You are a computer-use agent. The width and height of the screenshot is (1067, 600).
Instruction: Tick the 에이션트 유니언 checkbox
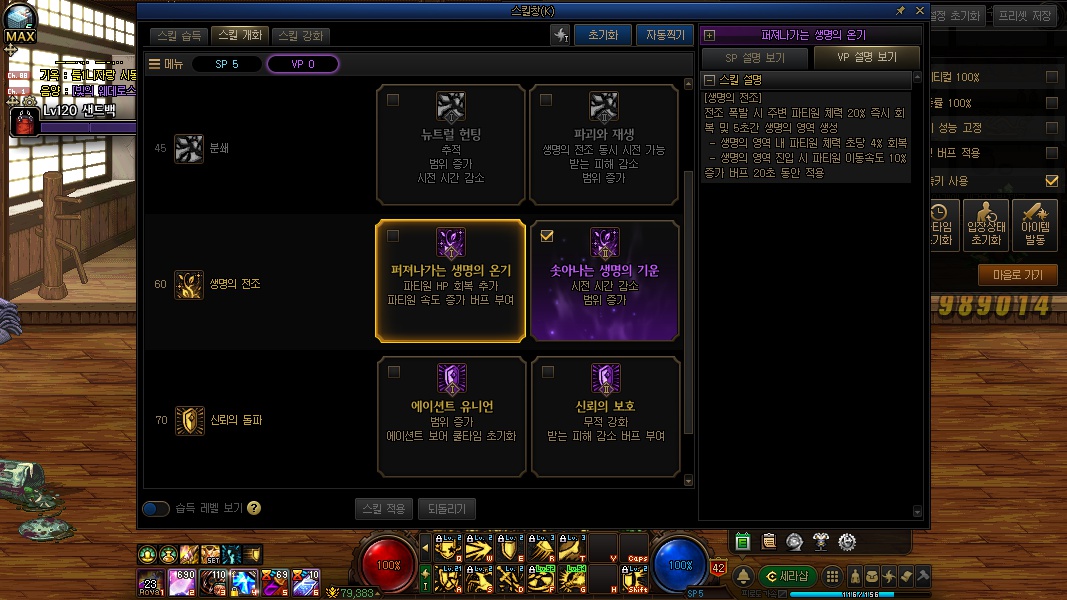(x=394, y=372)
